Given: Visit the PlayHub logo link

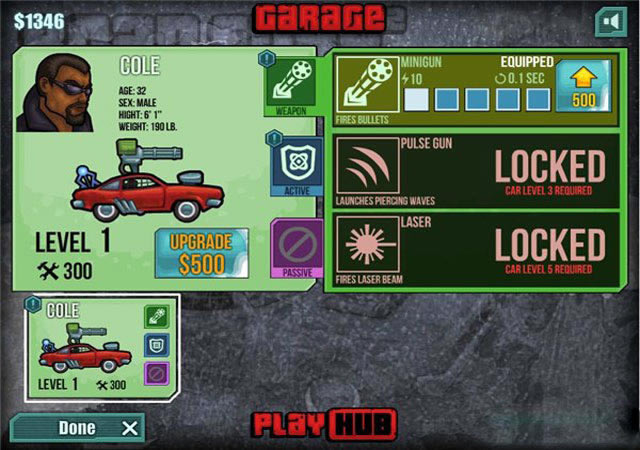Looking at the screenshot, I should tap(324, 424).
